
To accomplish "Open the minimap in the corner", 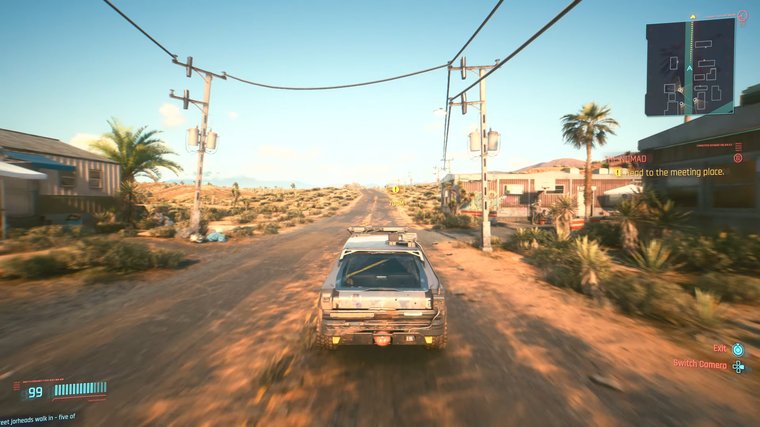I will (689, 67).
